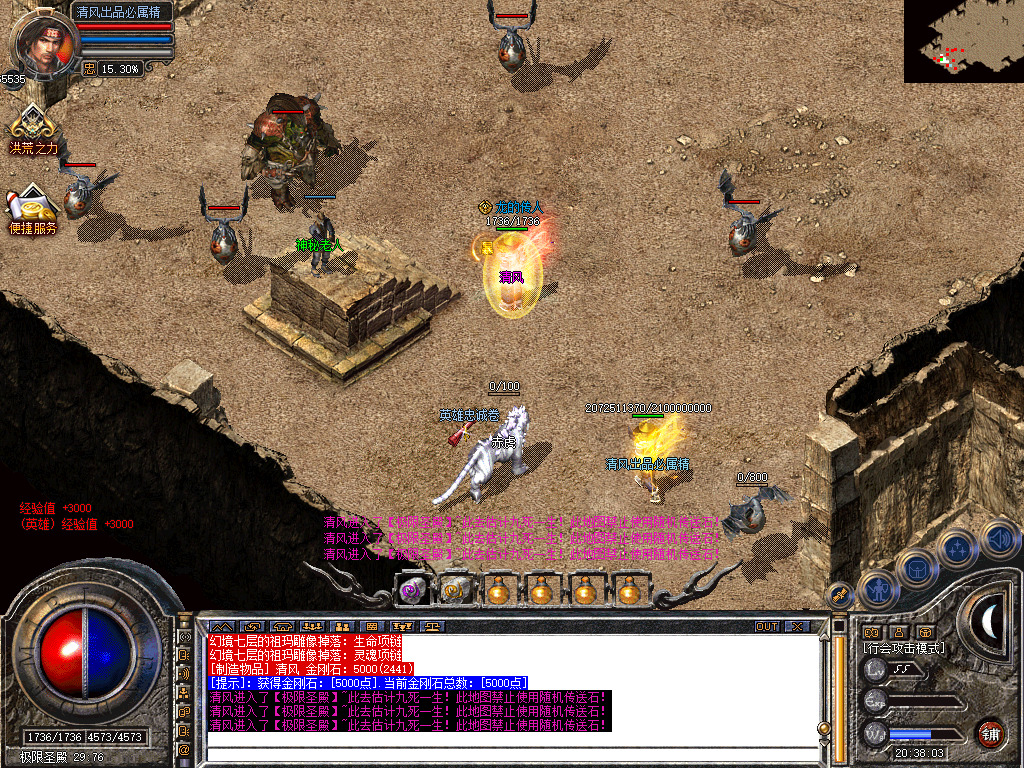Screen dimensions: 1024x768
Task: Close the game with the X button
Action: [797, 626]
